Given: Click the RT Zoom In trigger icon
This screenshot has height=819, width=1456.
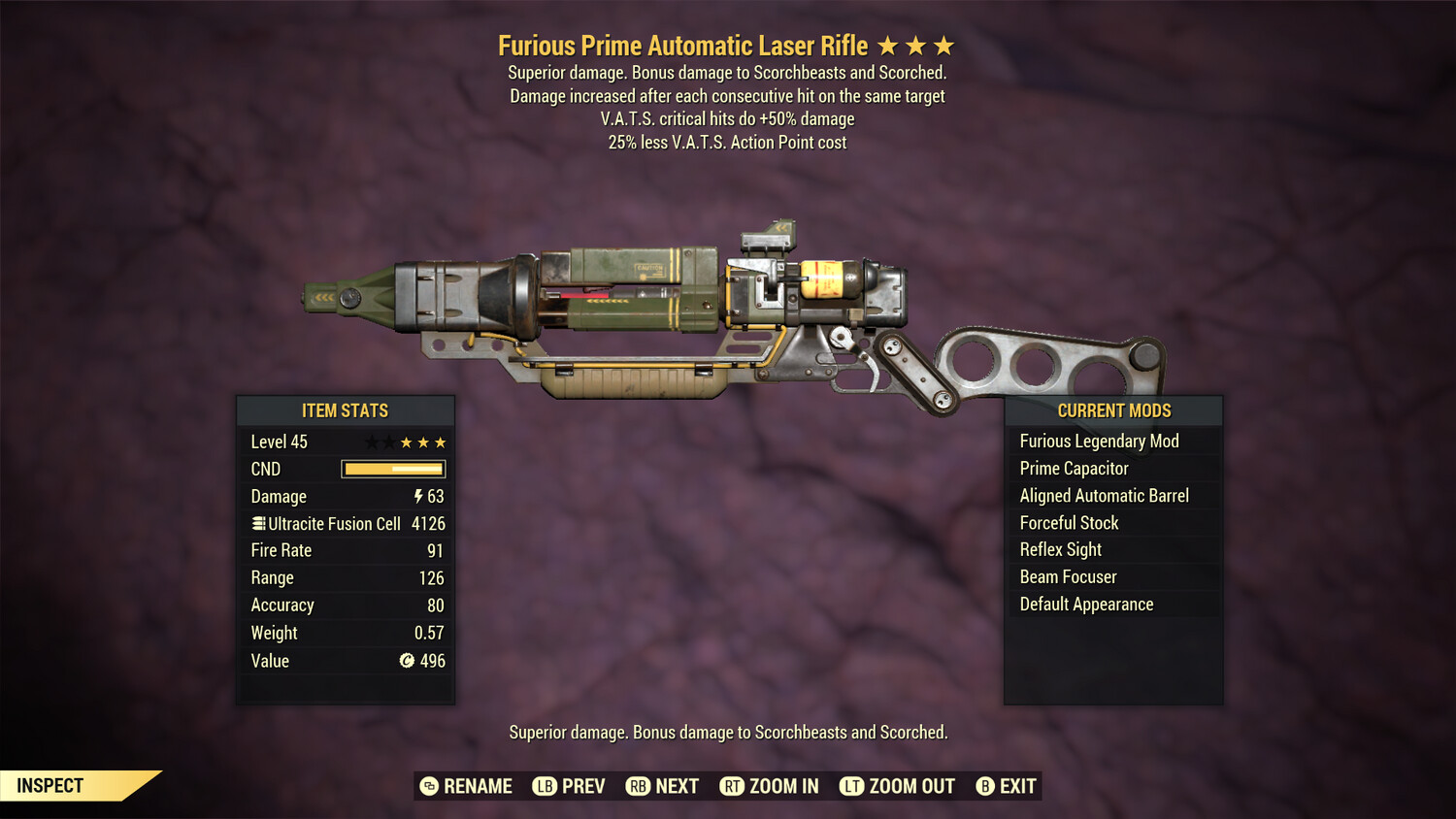Looking at the screenshot, I should [x=733, y=786].
